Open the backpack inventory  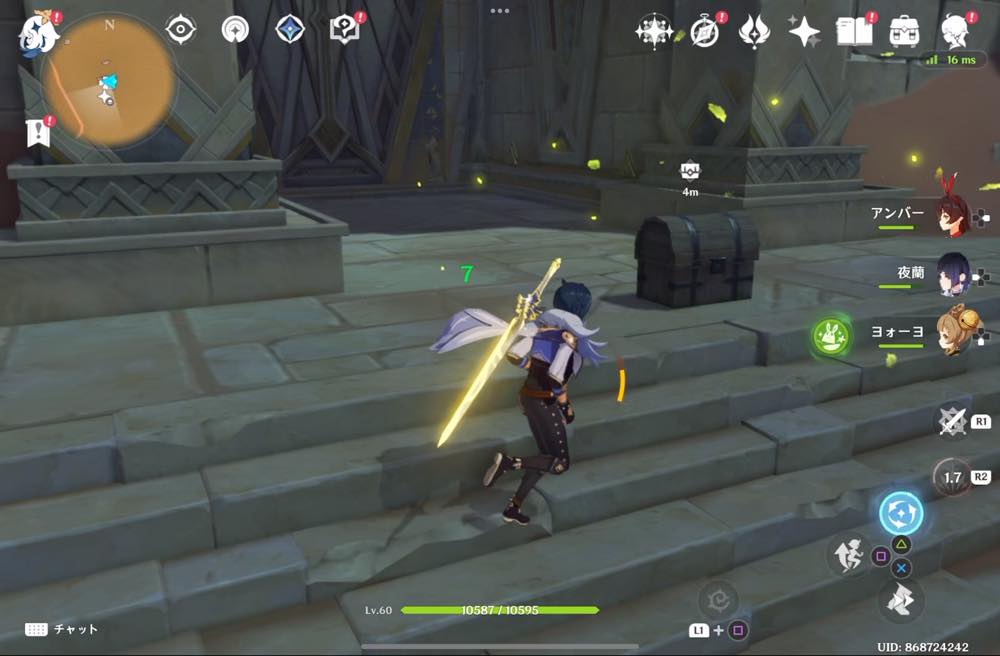tap(905, 31)
